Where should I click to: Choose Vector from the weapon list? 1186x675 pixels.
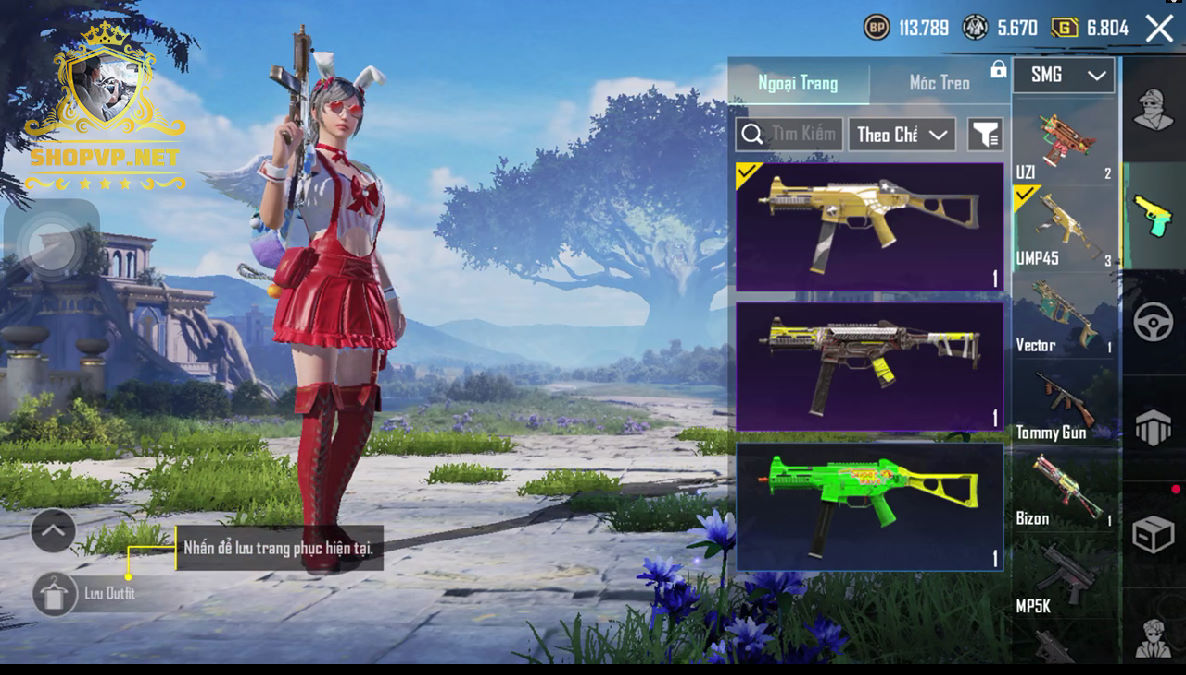(x=1064, y=314)
